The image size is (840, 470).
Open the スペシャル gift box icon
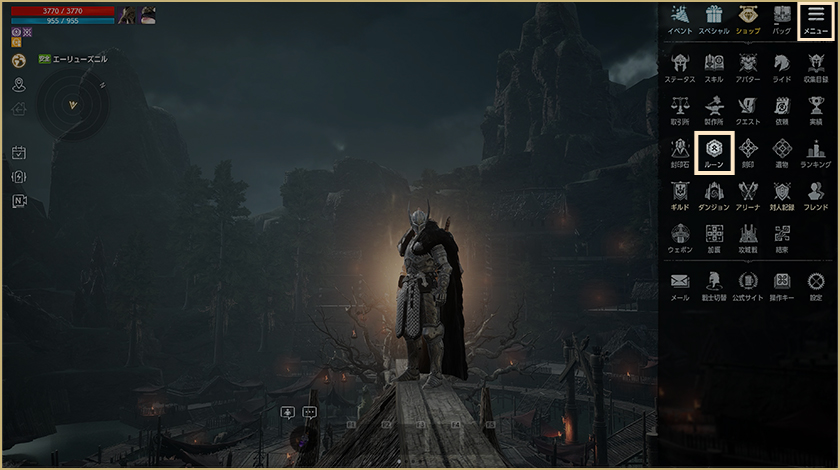714,18
